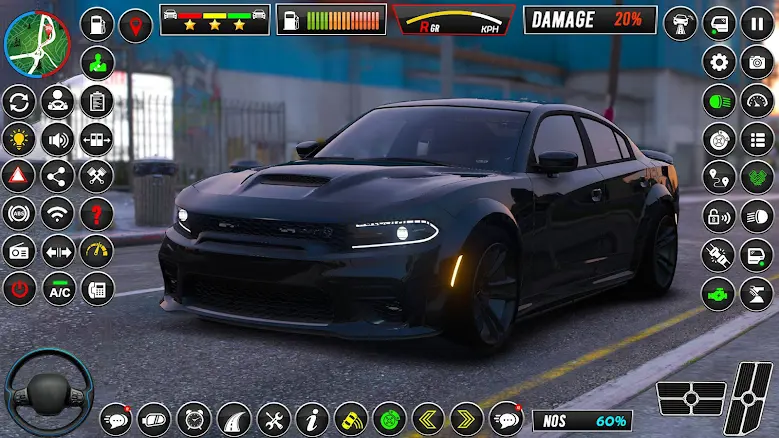Turn on the radio icon
Image resolution: width=779 pixels, height=438 pixels.
[19, 251]
